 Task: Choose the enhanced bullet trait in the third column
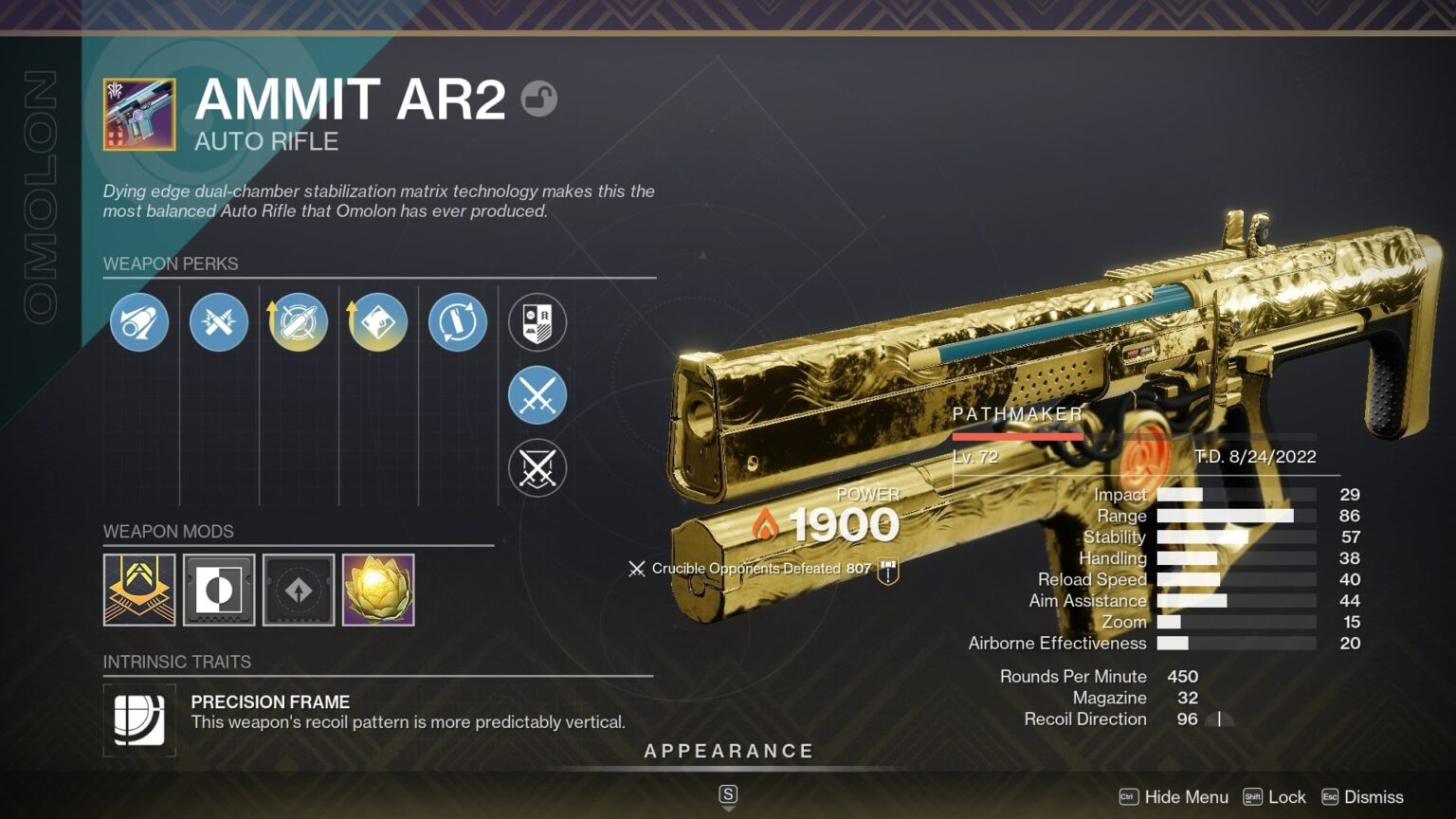[298, 322]
